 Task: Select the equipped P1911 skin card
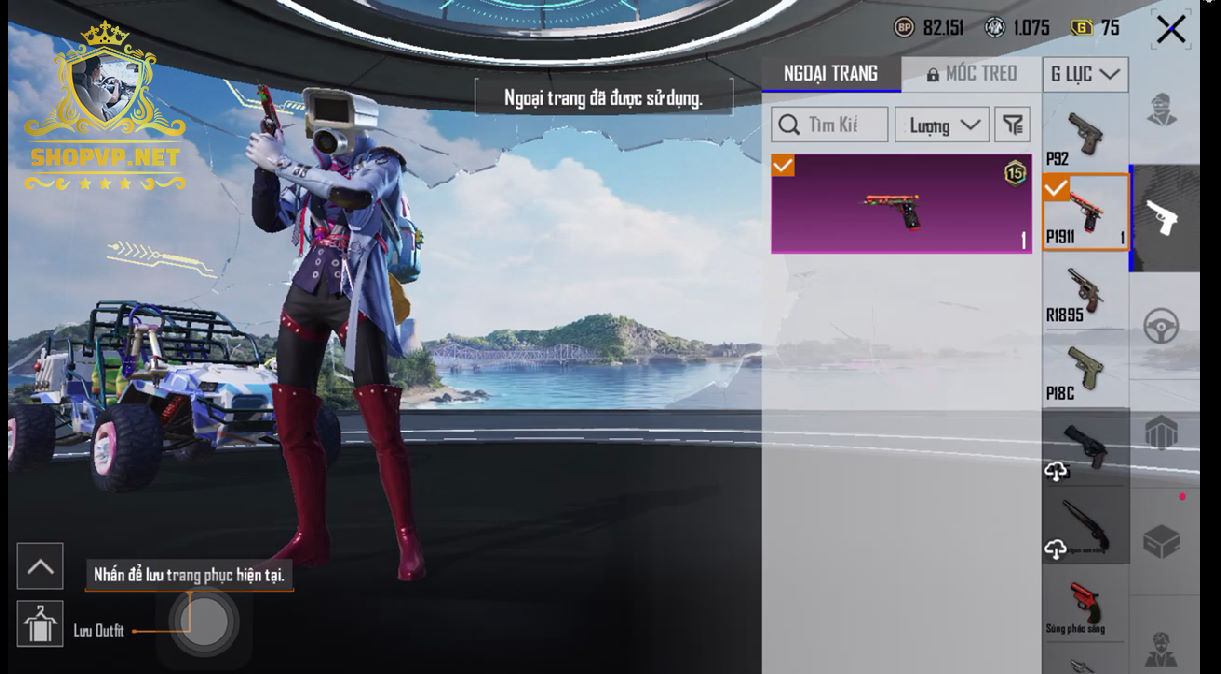[901, 203]
